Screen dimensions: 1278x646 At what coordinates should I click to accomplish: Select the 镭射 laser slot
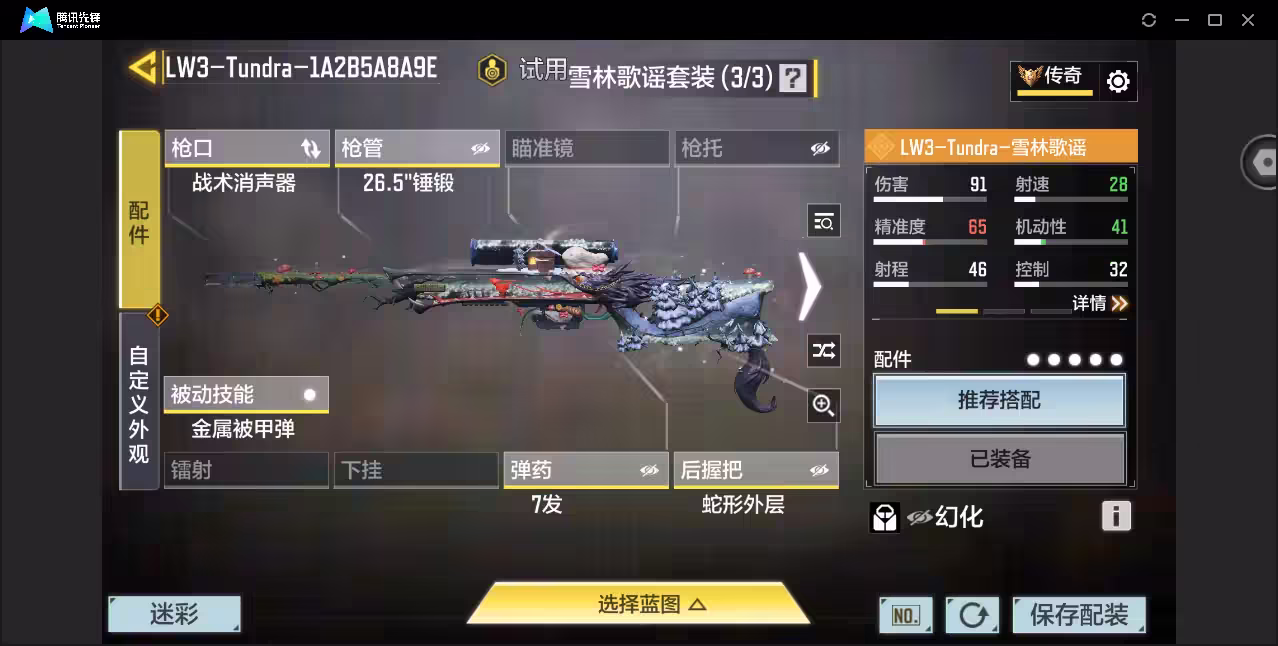click(x=246, y=470)
